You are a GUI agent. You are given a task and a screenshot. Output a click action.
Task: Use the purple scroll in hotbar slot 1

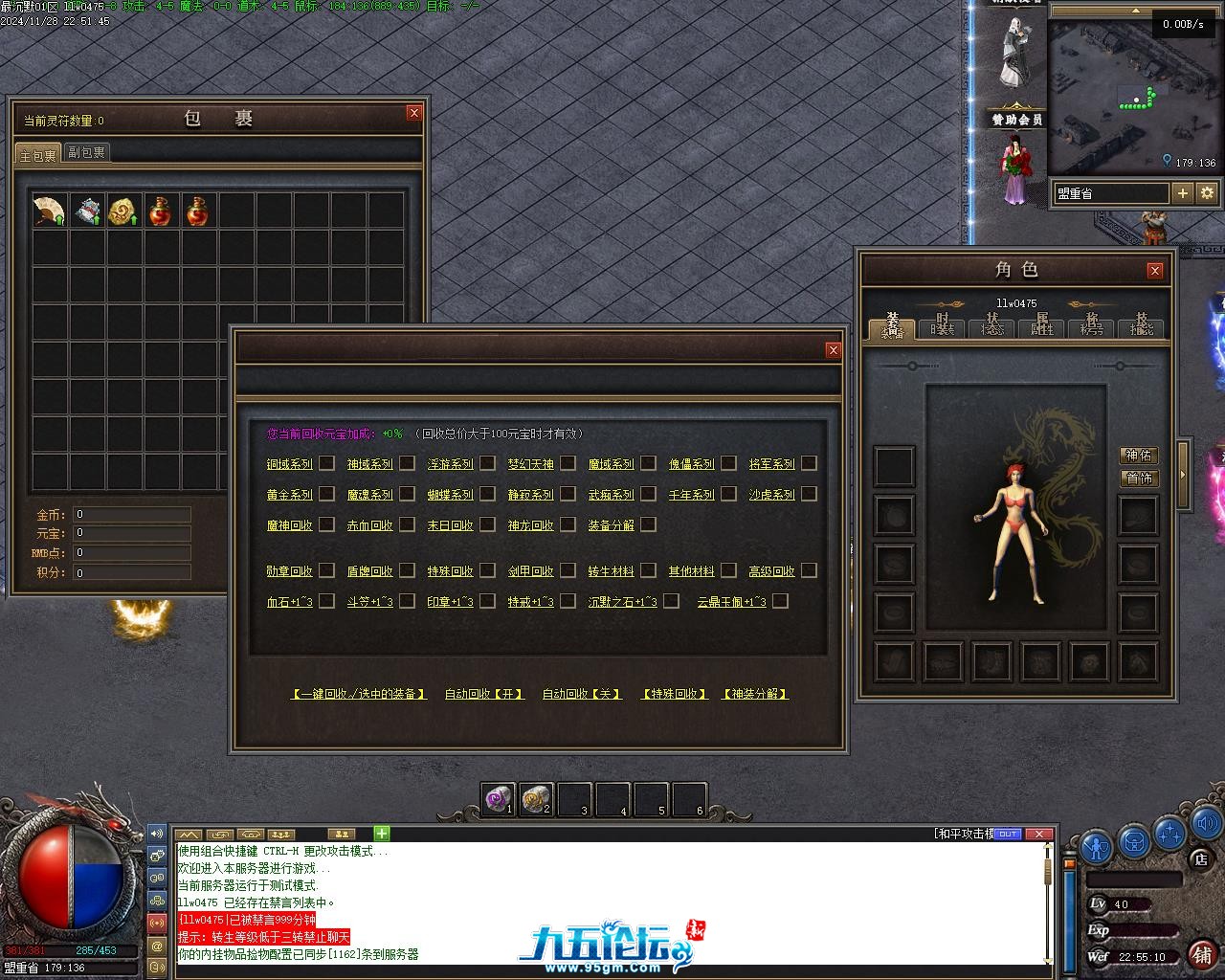pos(499,798)
